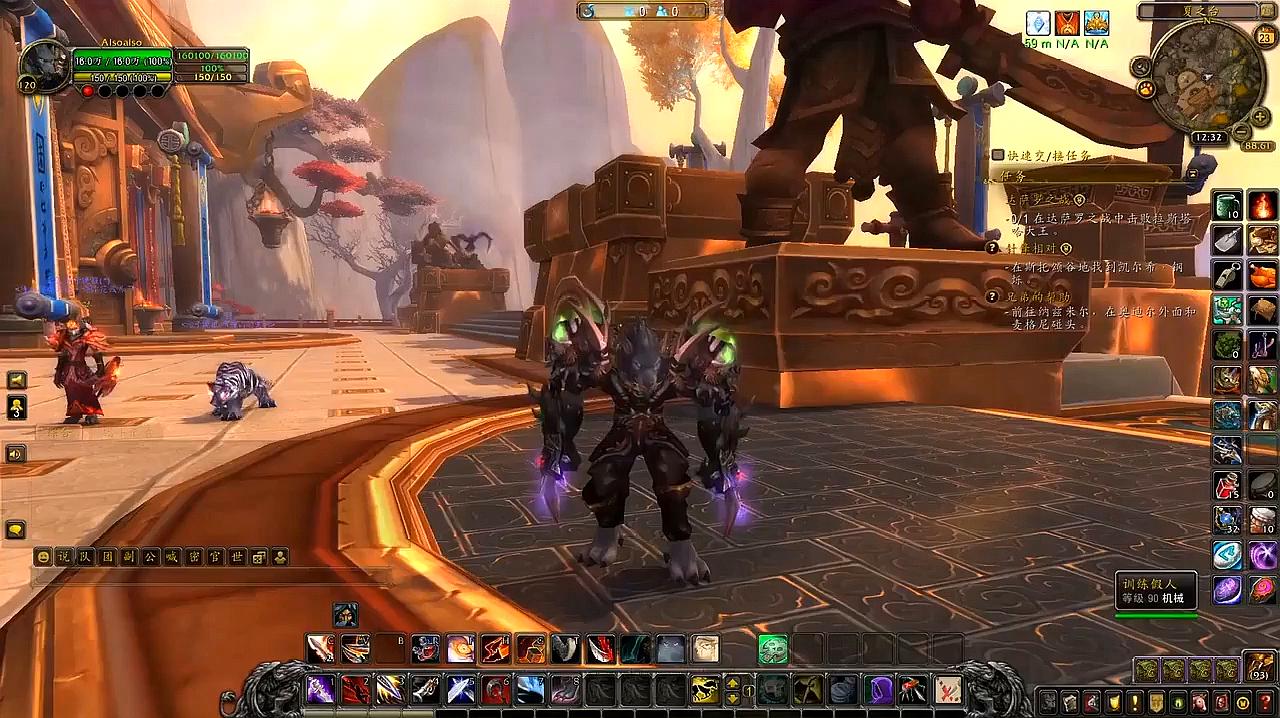The height and width of the screenshot is (718, 1280).
Task: Toggle the quick turn-in/accept quest checkbox
Action: coord(998,155)
